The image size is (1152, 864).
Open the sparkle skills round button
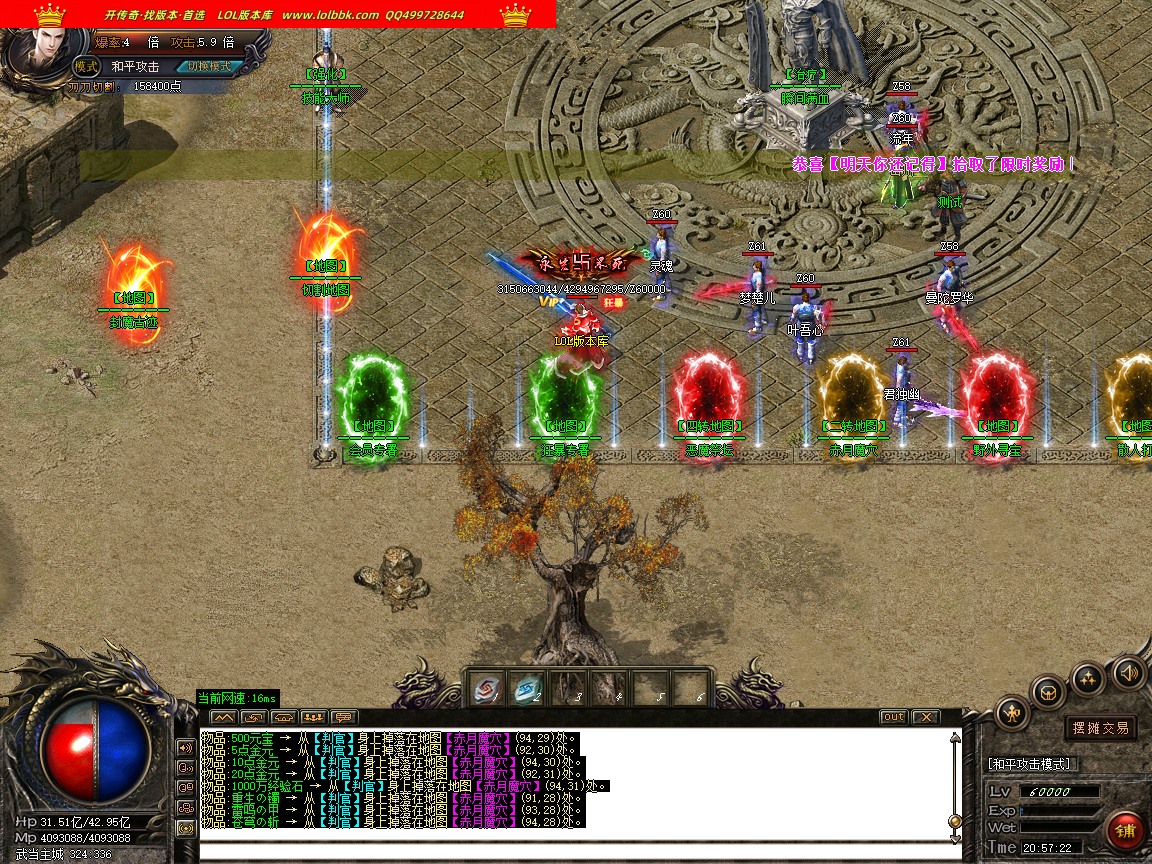(1088, 679)
